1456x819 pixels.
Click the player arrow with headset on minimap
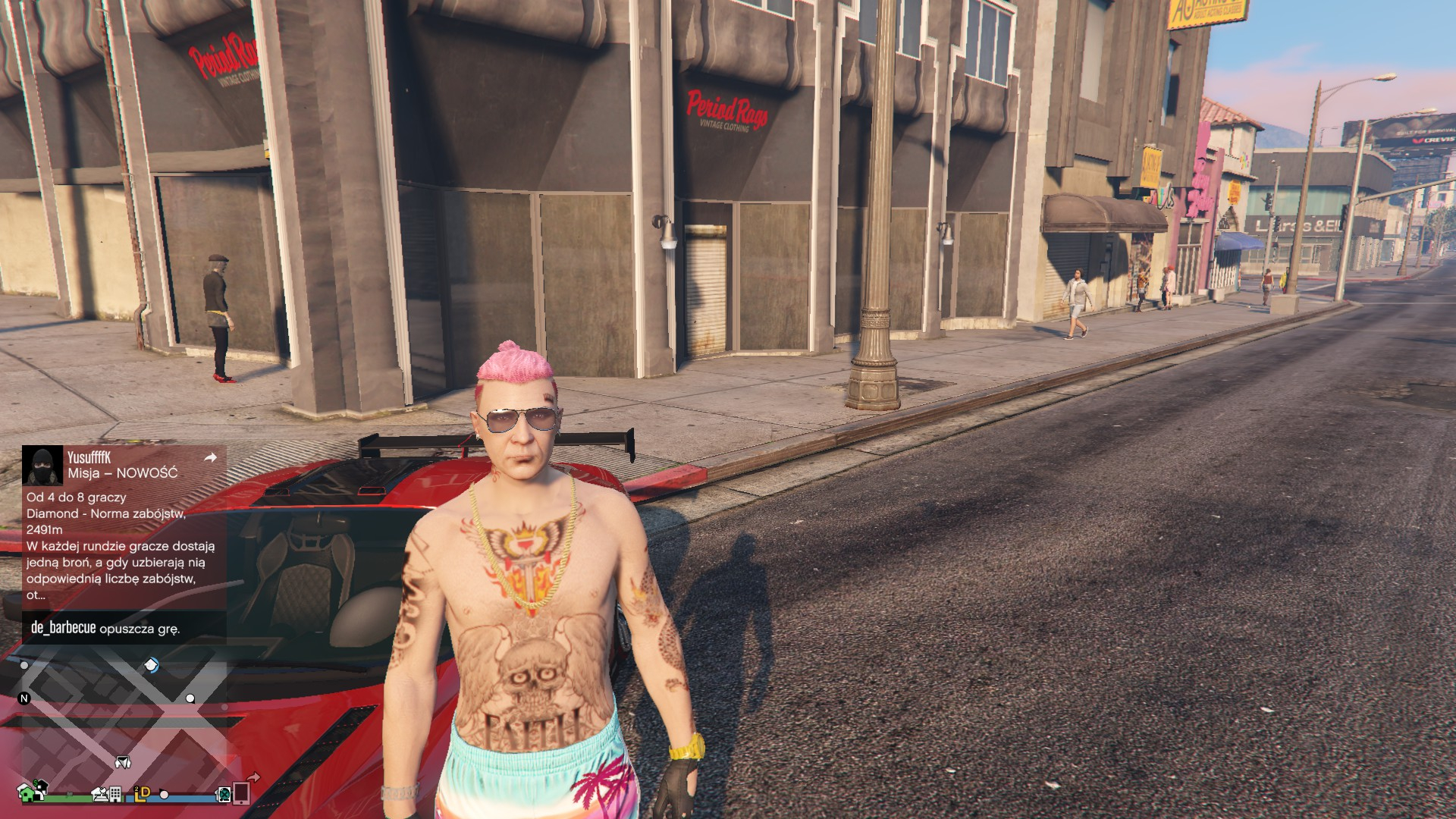click(123, 761)
